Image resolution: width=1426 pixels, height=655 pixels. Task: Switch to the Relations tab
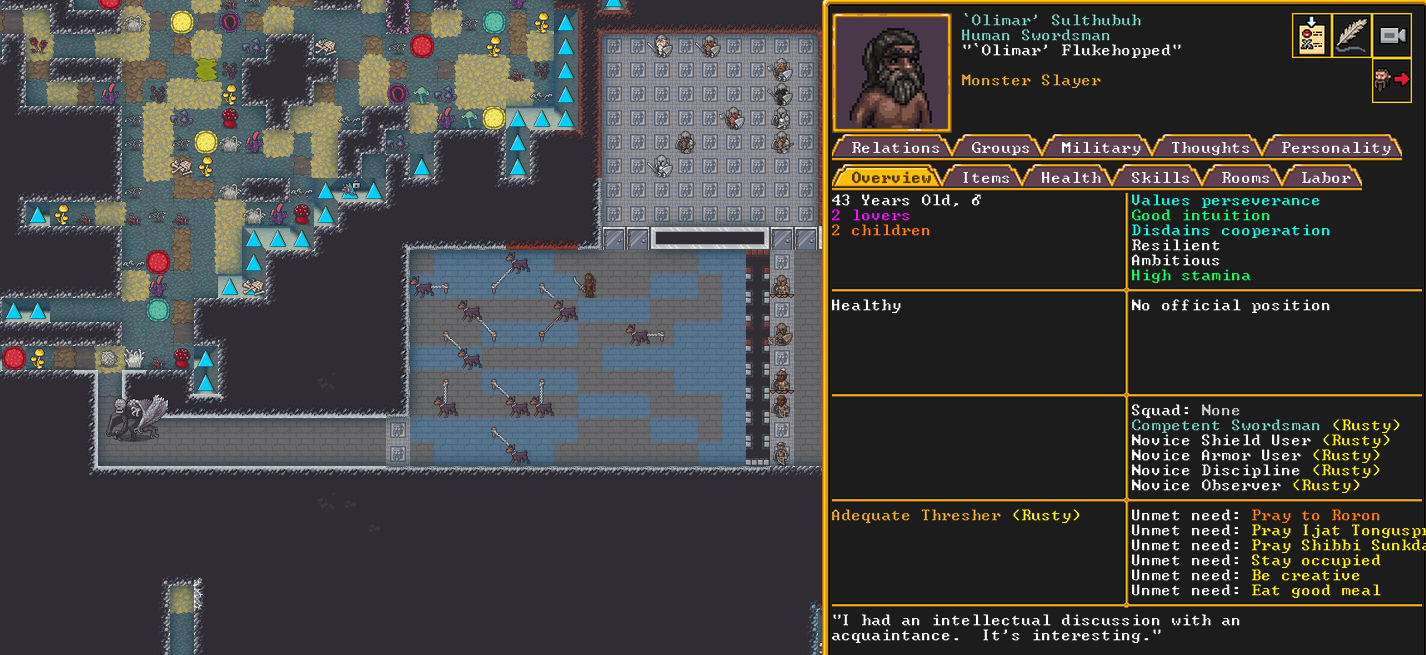893,147
